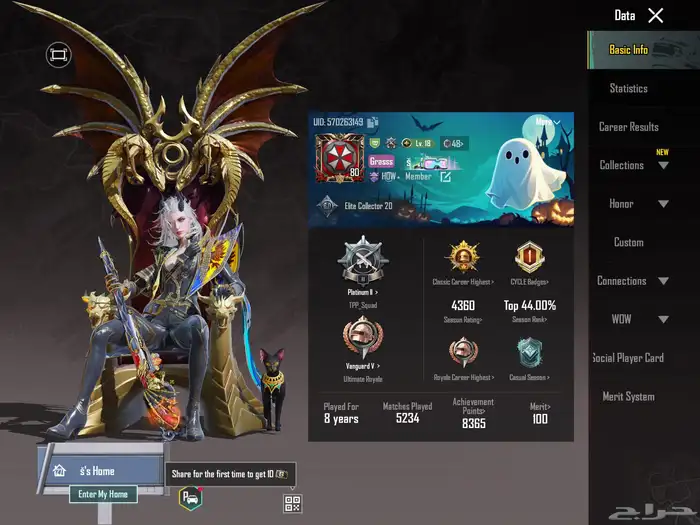Image resolution: width=700 pixels, height=525 pixels.
Task: Open Career Results tab
Action: coord(629,127)
